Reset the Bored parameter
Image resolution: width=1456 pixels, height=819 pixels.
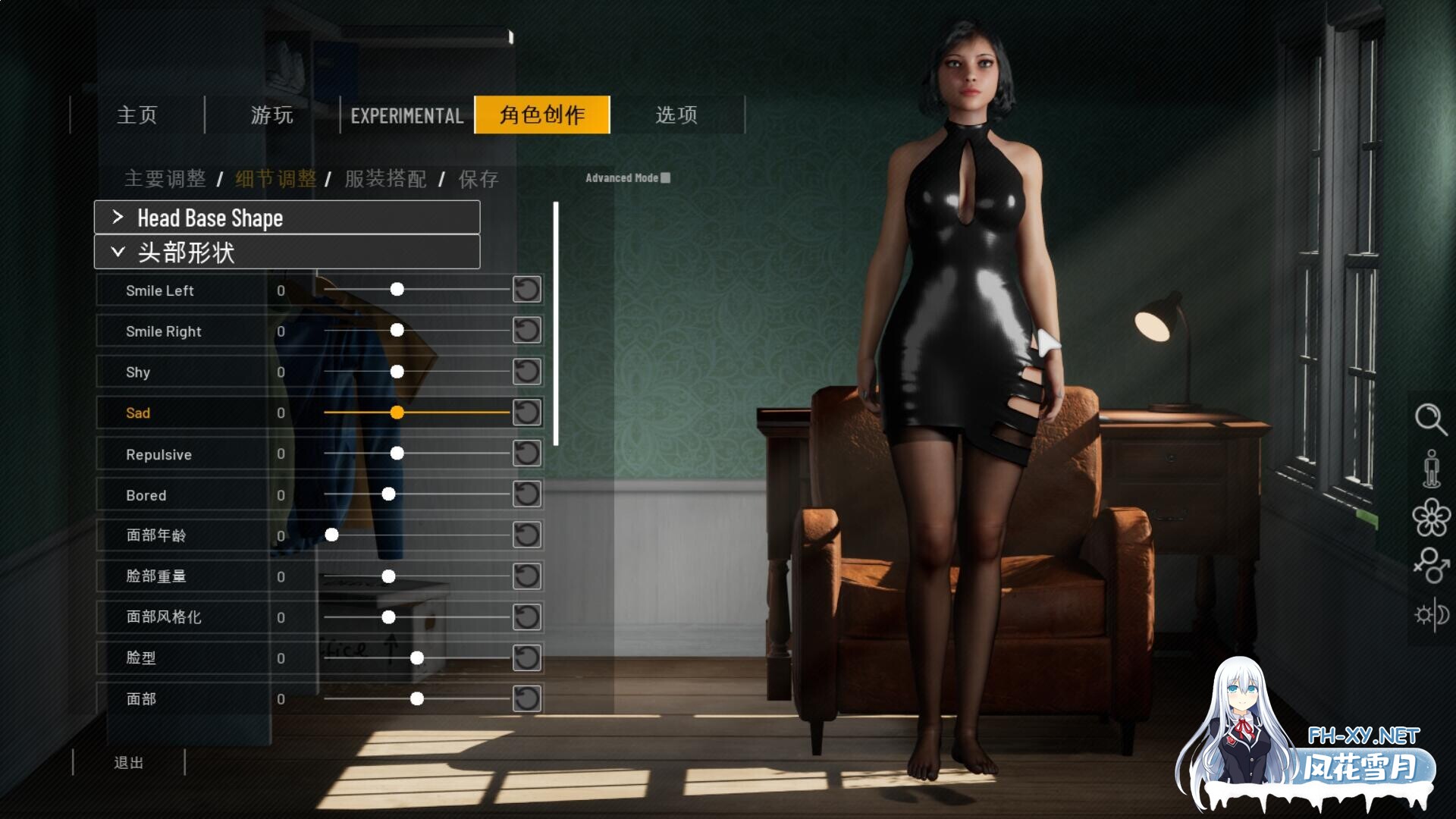pos(527,494)
